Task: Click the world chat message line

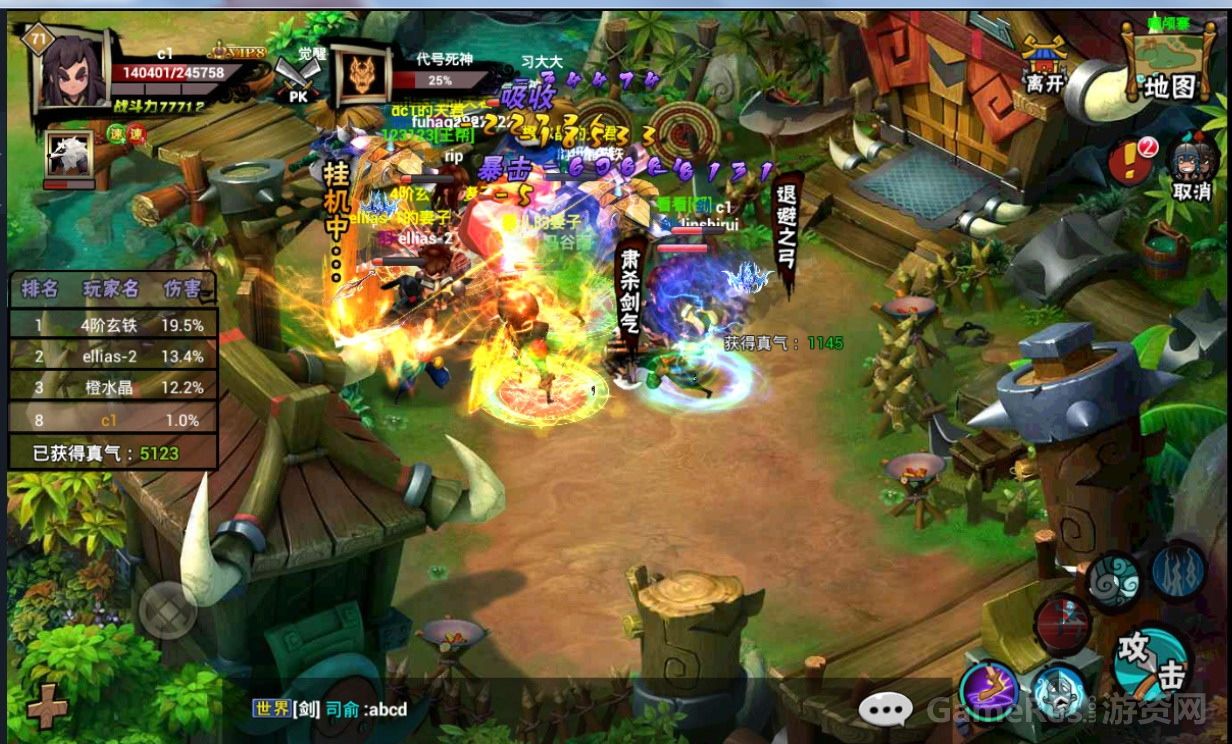Action: 330,709
